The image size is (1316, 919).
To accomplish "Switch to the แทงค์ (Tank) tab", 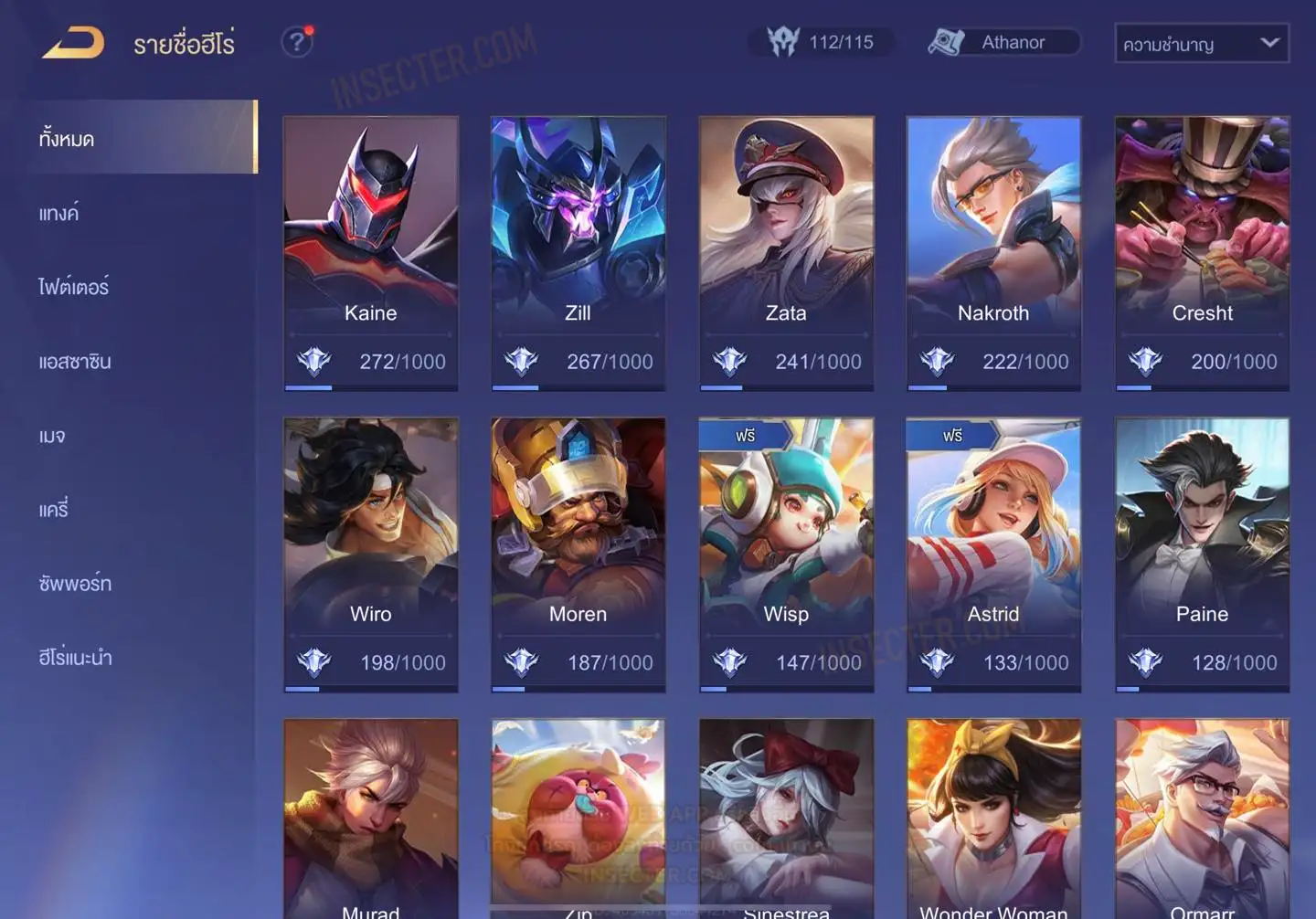I will (x=60, y=214).
